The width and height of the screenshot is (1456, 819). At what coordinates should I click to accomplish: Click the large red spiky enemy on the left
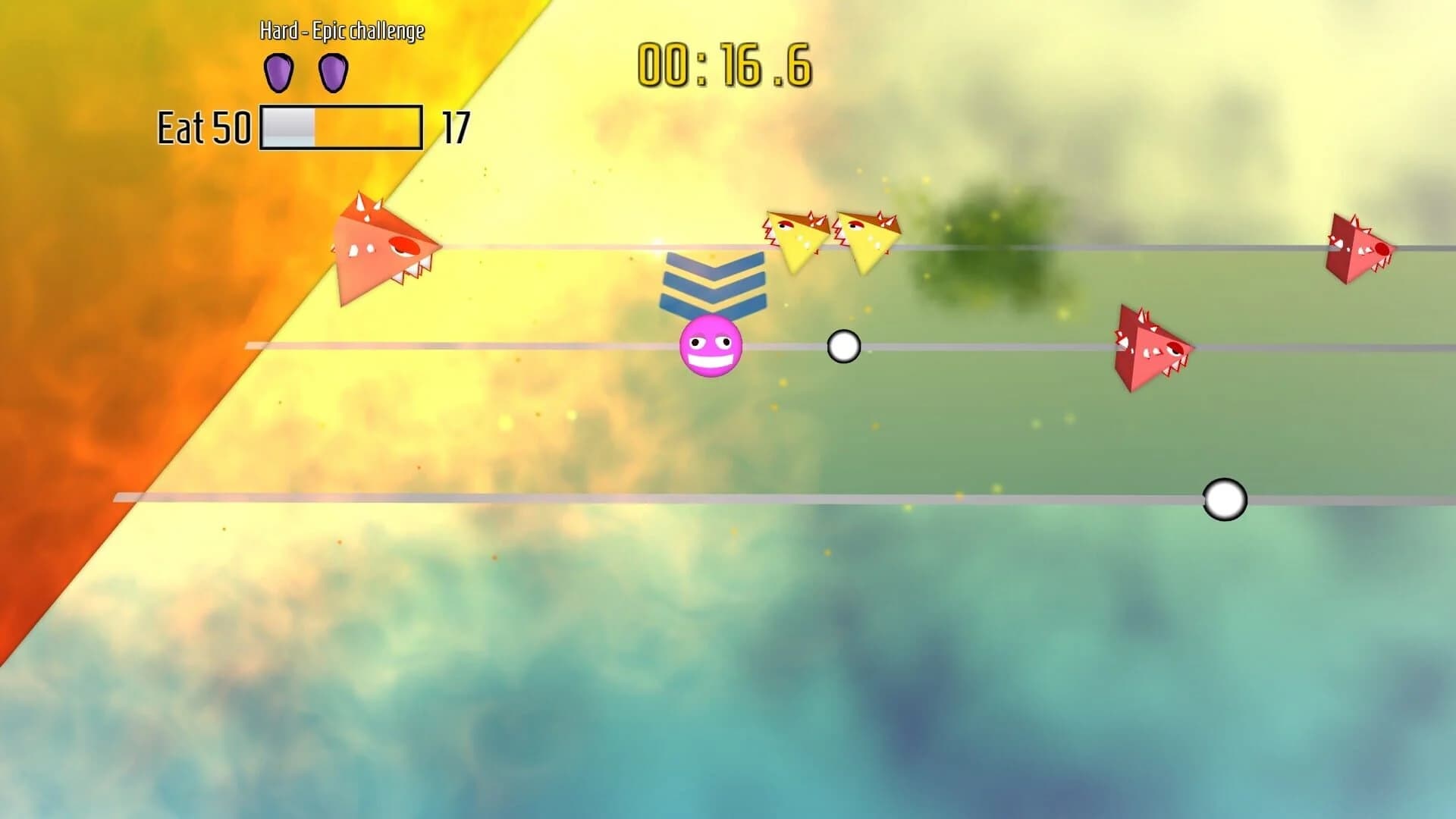[383, 246]
